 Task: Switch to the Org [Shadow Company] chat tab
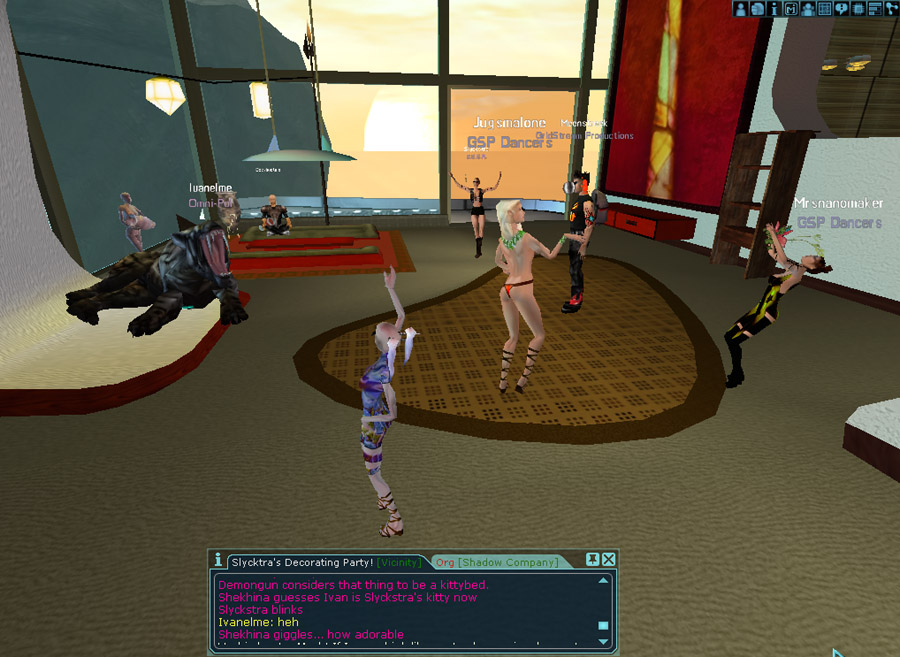(497, 562)
